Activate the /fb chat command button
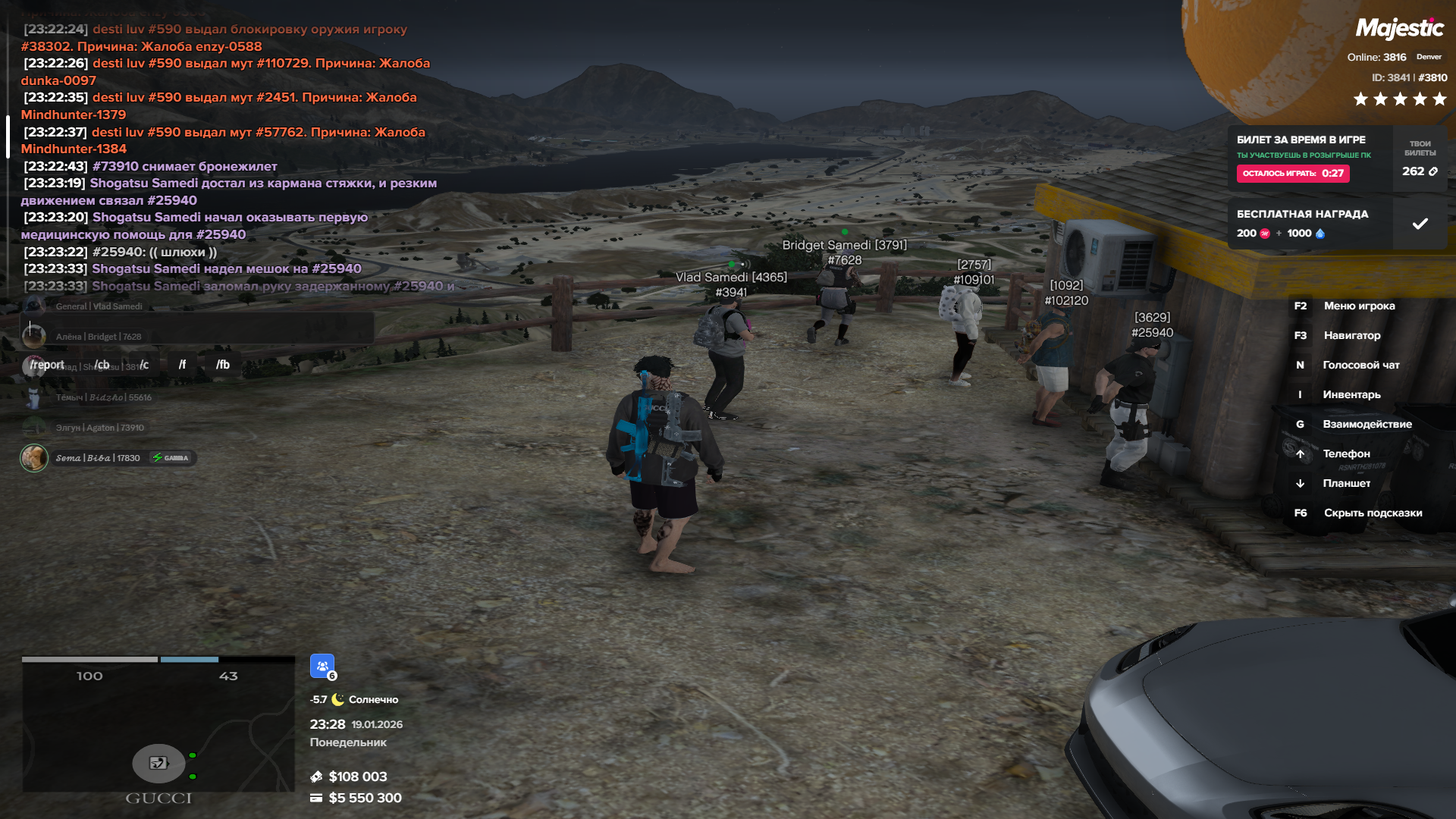This screenshot has width=1456, height=819. [x=223, y=365]
